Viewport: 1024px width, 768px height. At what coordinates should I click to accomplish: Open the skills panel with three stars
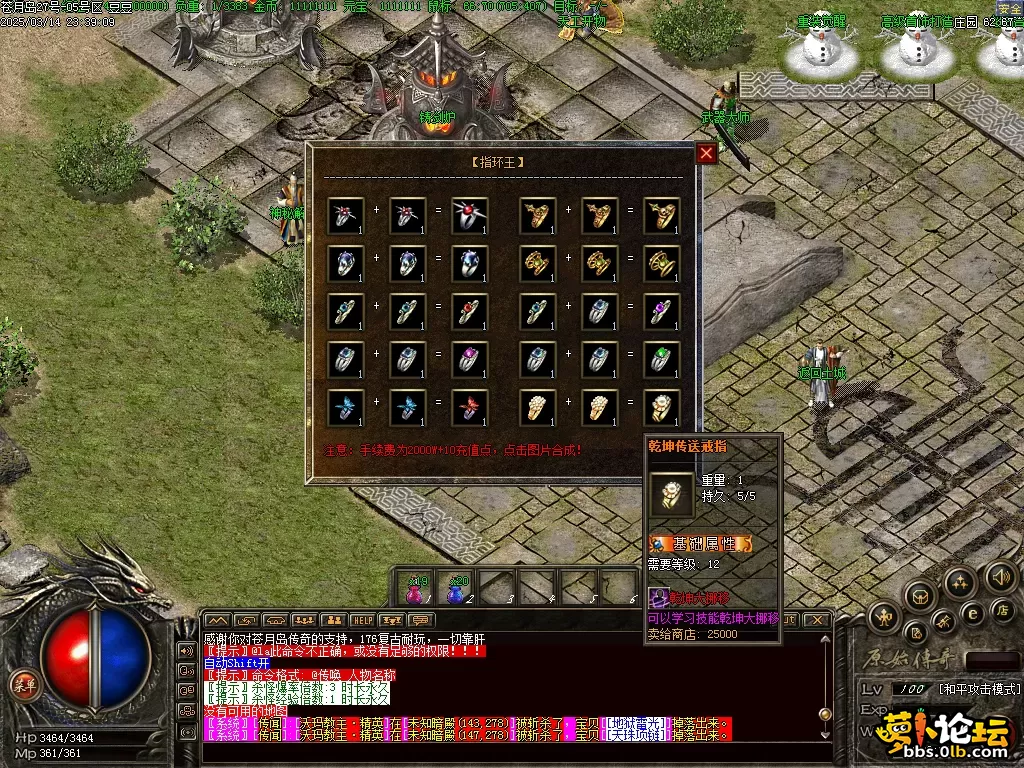tap(959, 583)
